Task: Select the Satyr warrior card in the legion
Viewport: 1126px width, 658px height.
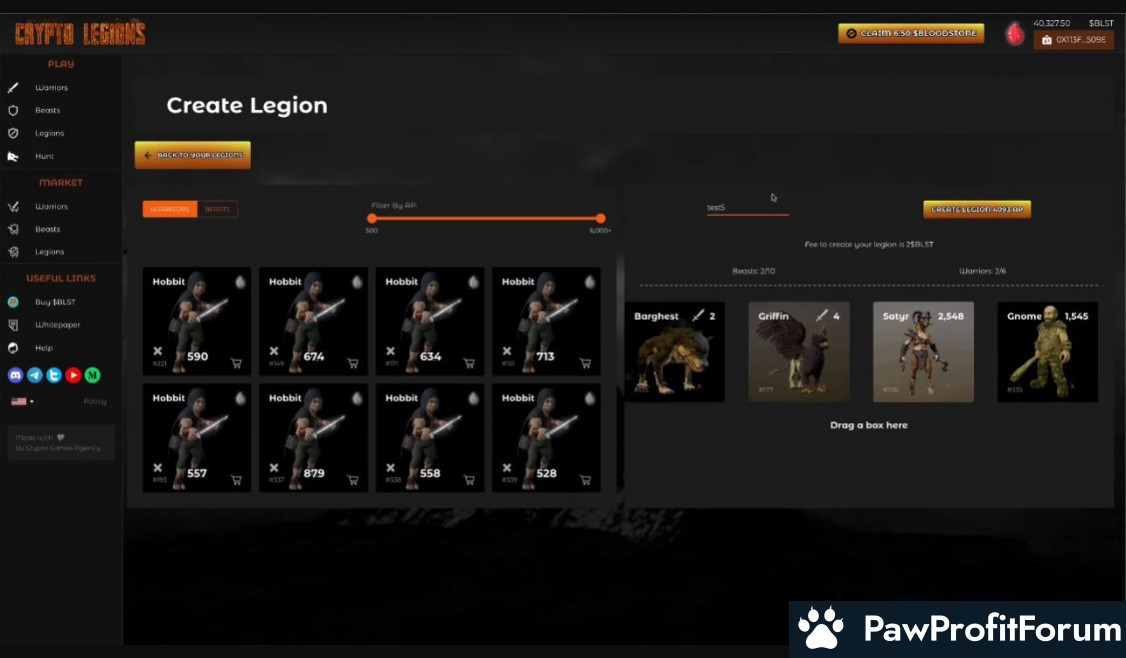Action: click(923, 352)
